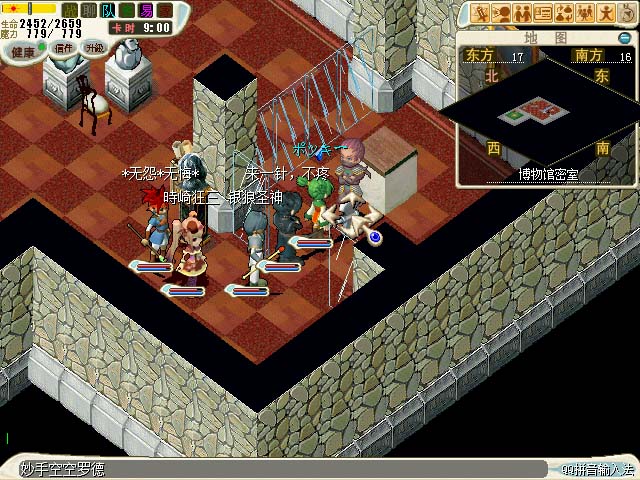Screen dimensions: 640x480
Task: Open the name card icon
Action: pos(543,13)
